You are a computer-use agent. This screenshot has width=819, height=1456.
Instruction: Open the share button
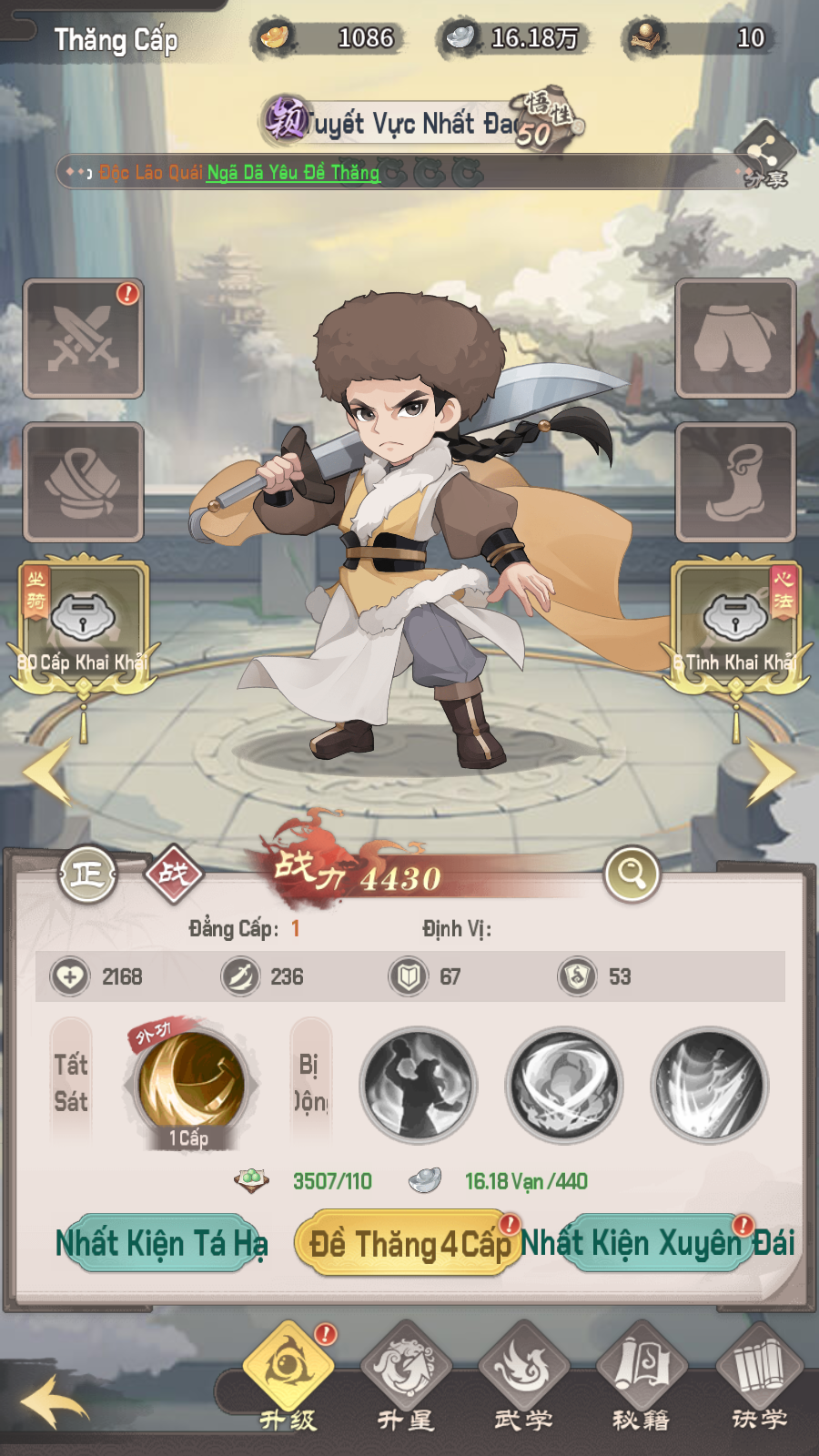(x=764, y=155)
